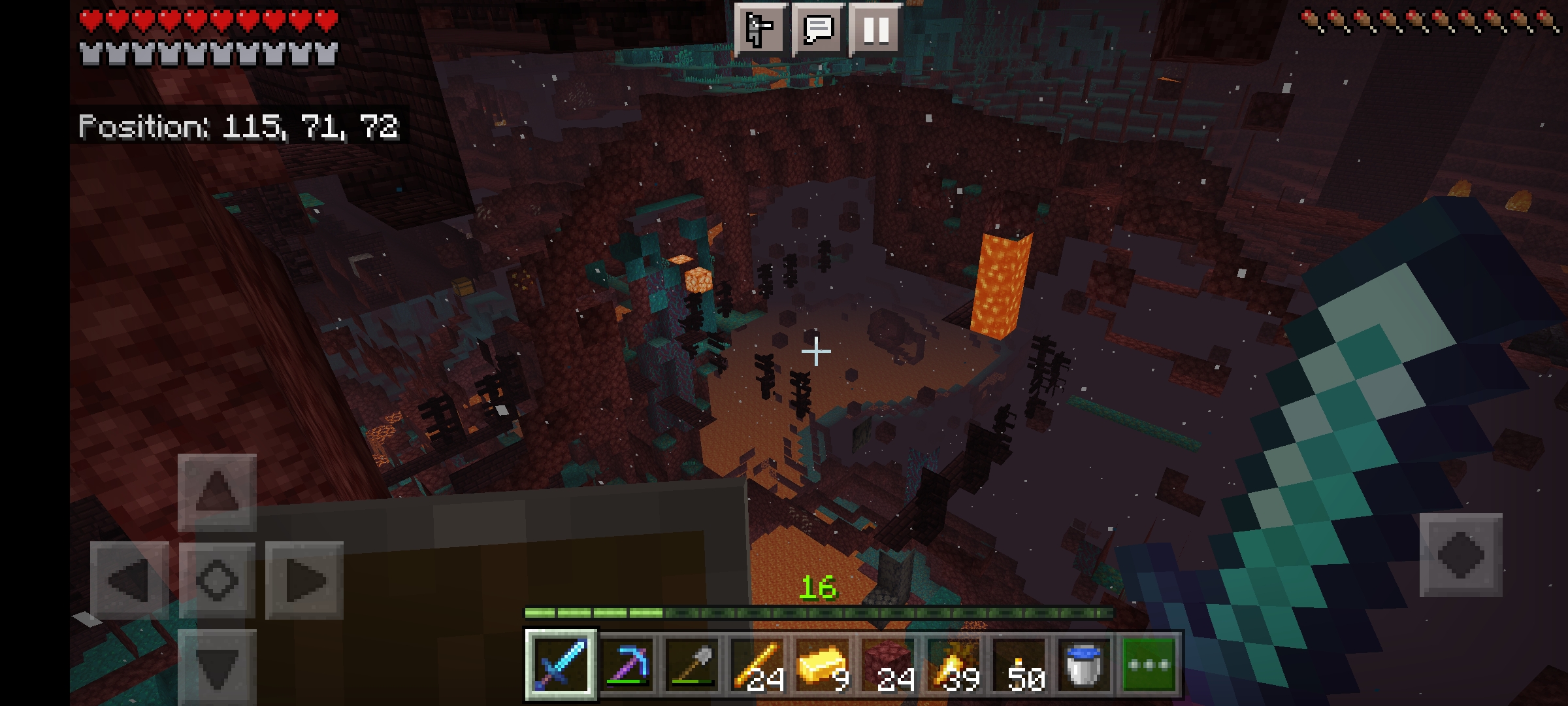Open the emote menu button
The image size is (1568, 706).
click(759, 29)
